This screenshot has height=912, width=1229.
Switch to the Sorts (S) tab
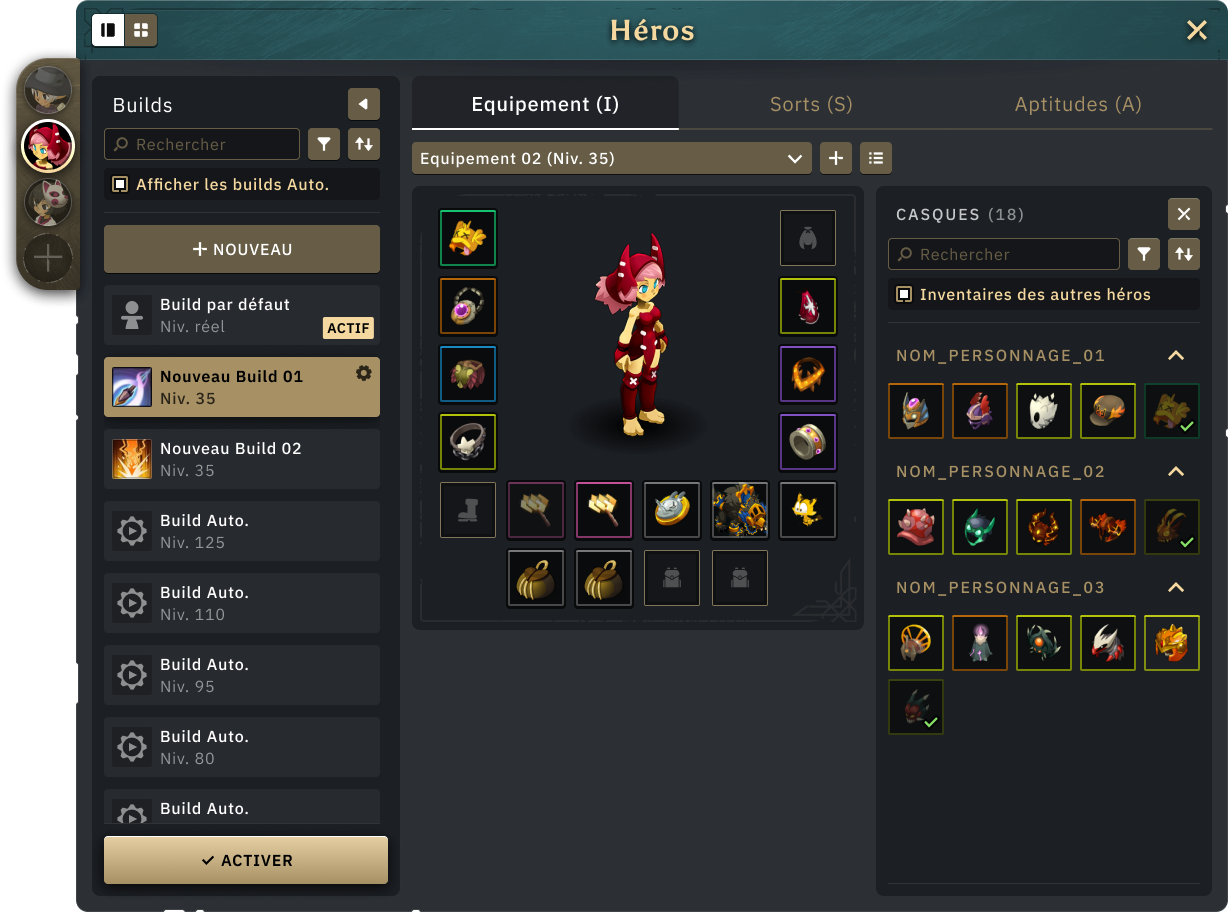tap(811, 104)
